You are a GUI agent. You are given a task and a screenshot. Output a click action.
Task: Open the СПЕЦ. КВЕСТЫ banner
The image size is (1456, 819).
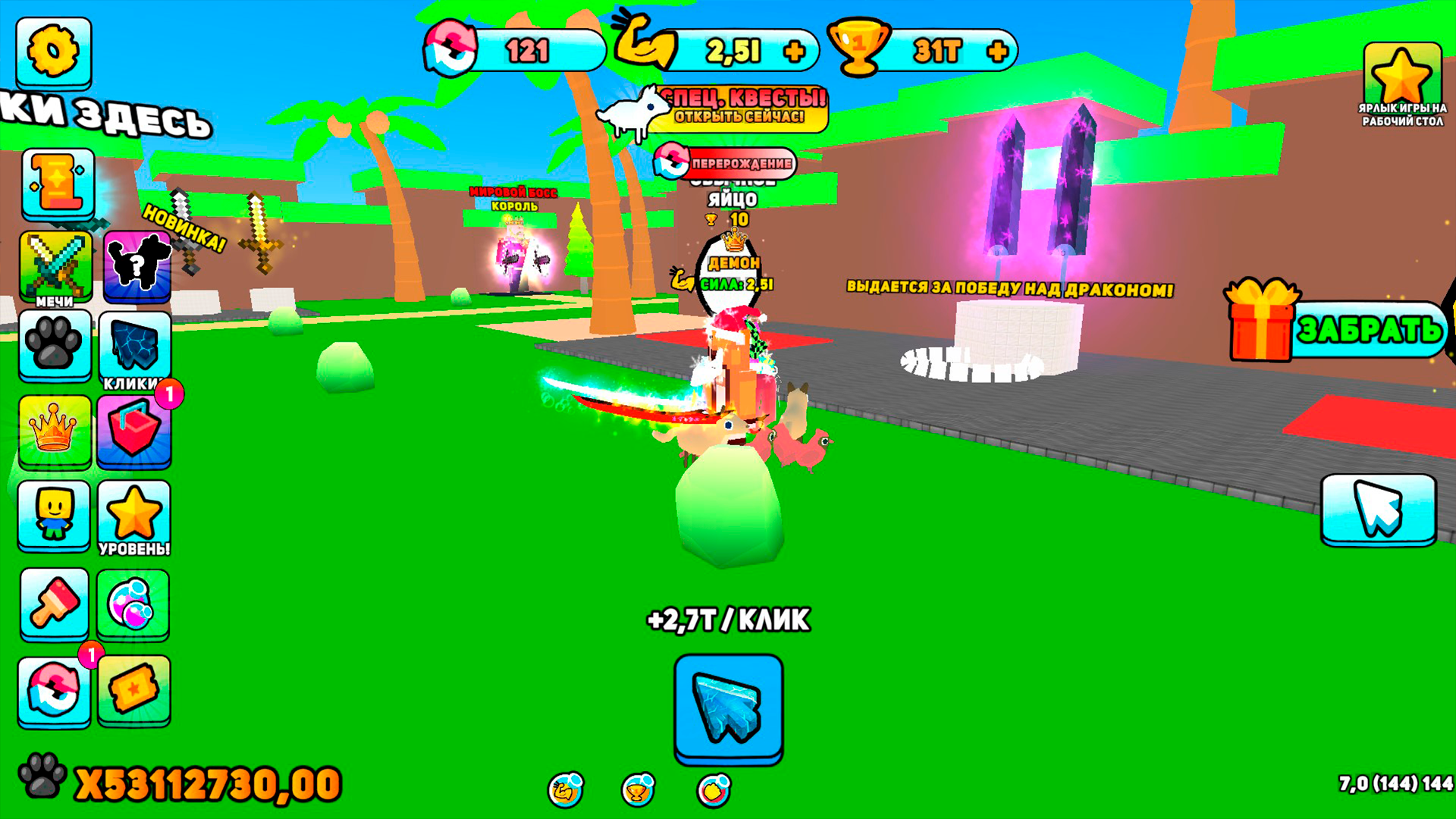click(739, 106)
